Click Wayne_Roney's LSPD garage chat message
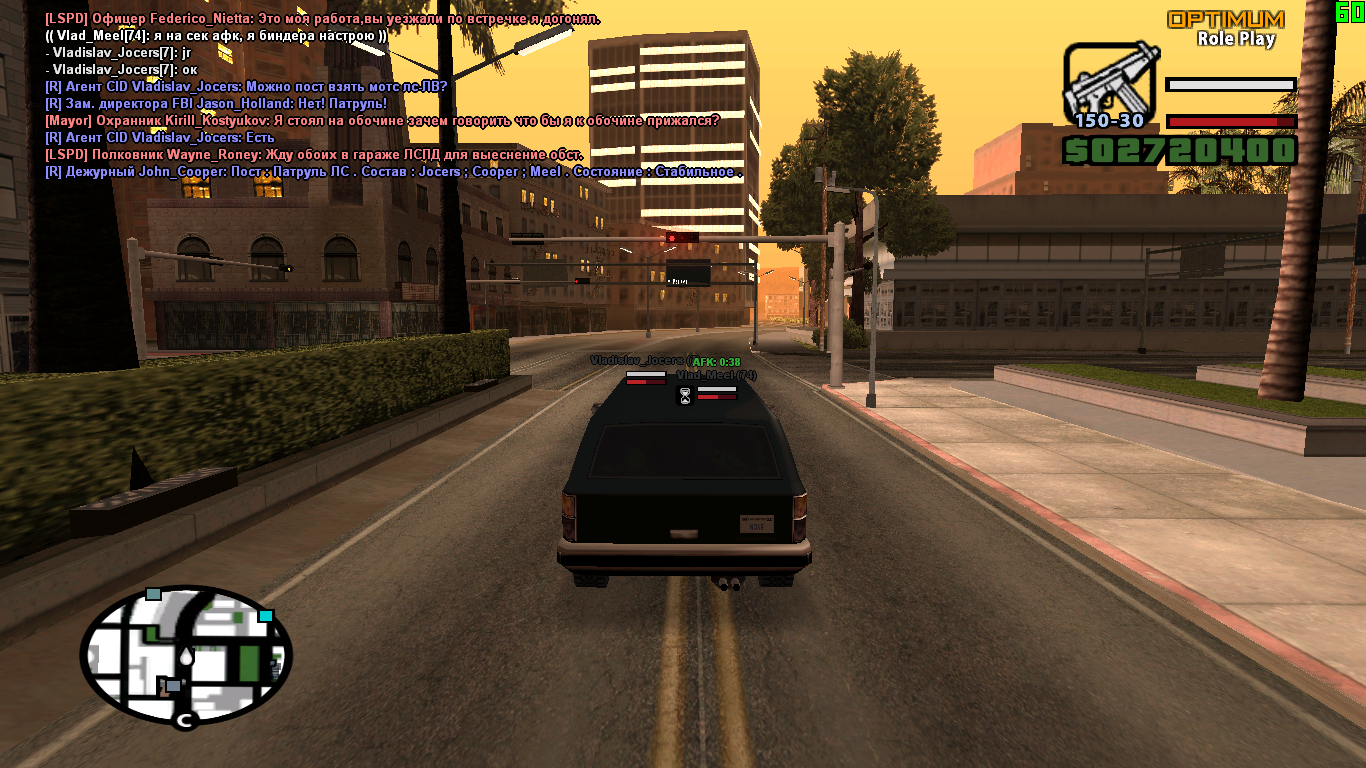Screen dimensions: 1366x768 [314, 155]
